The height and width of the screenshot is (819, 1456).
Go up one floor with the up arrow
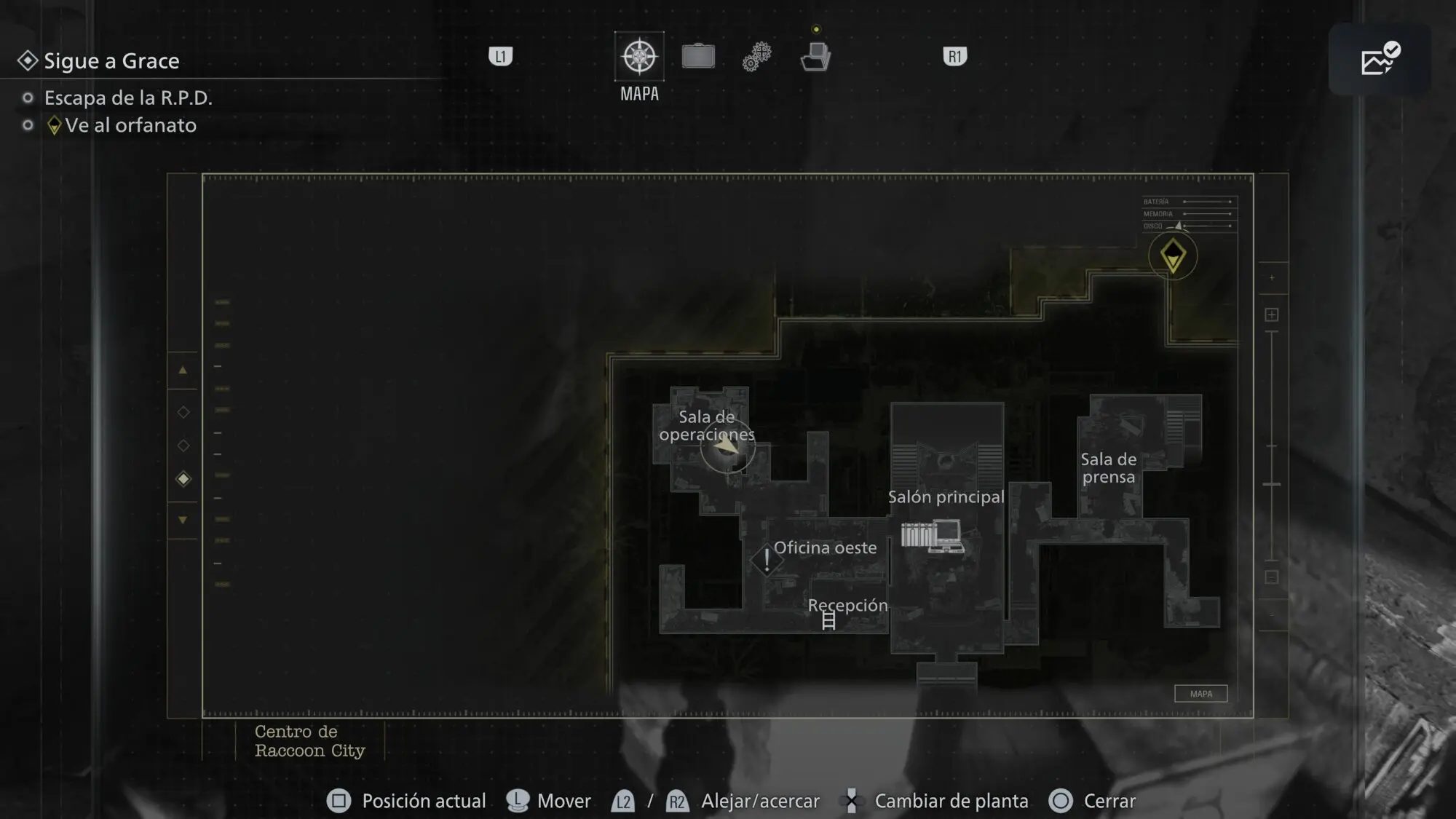tap(183, 371)
